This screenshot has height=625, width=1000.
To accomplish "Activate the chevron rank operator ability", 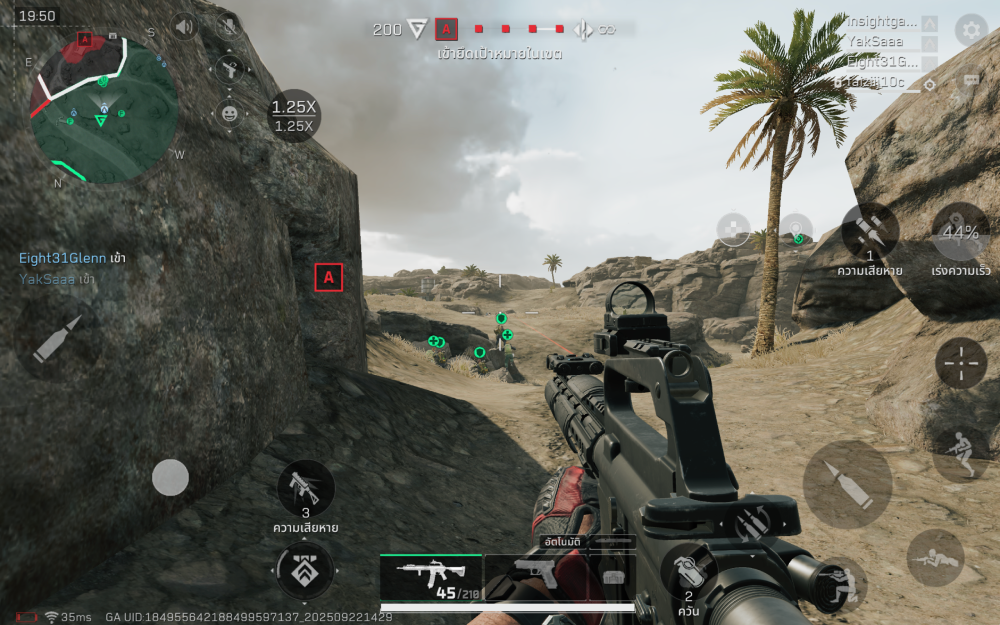I will click(x=304, y=572).
